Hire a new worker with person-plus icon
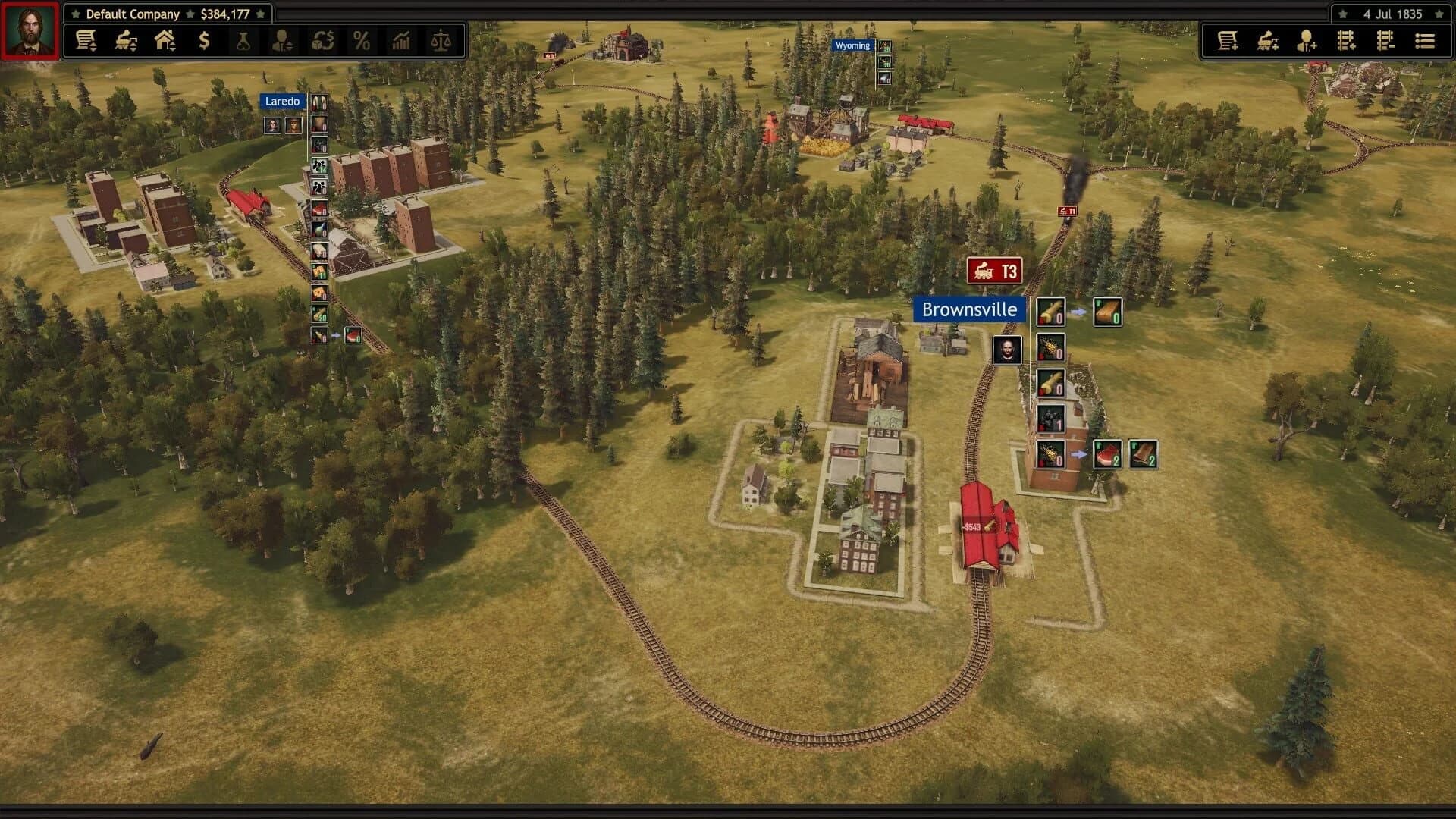This screenshot has height=819, width=1456. click(1306, 42)
